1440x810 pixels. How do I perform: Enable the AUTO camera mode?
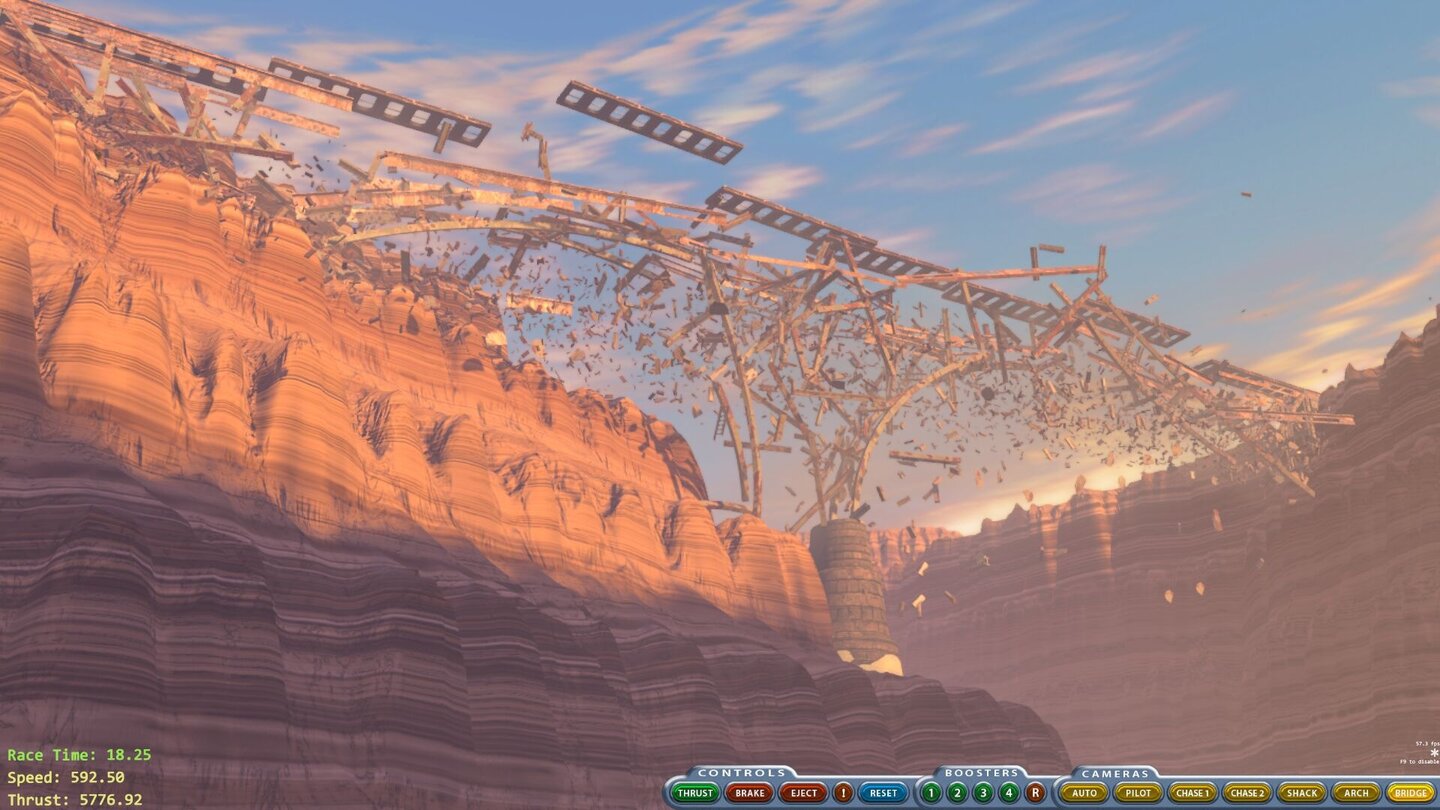[1082, 793]
